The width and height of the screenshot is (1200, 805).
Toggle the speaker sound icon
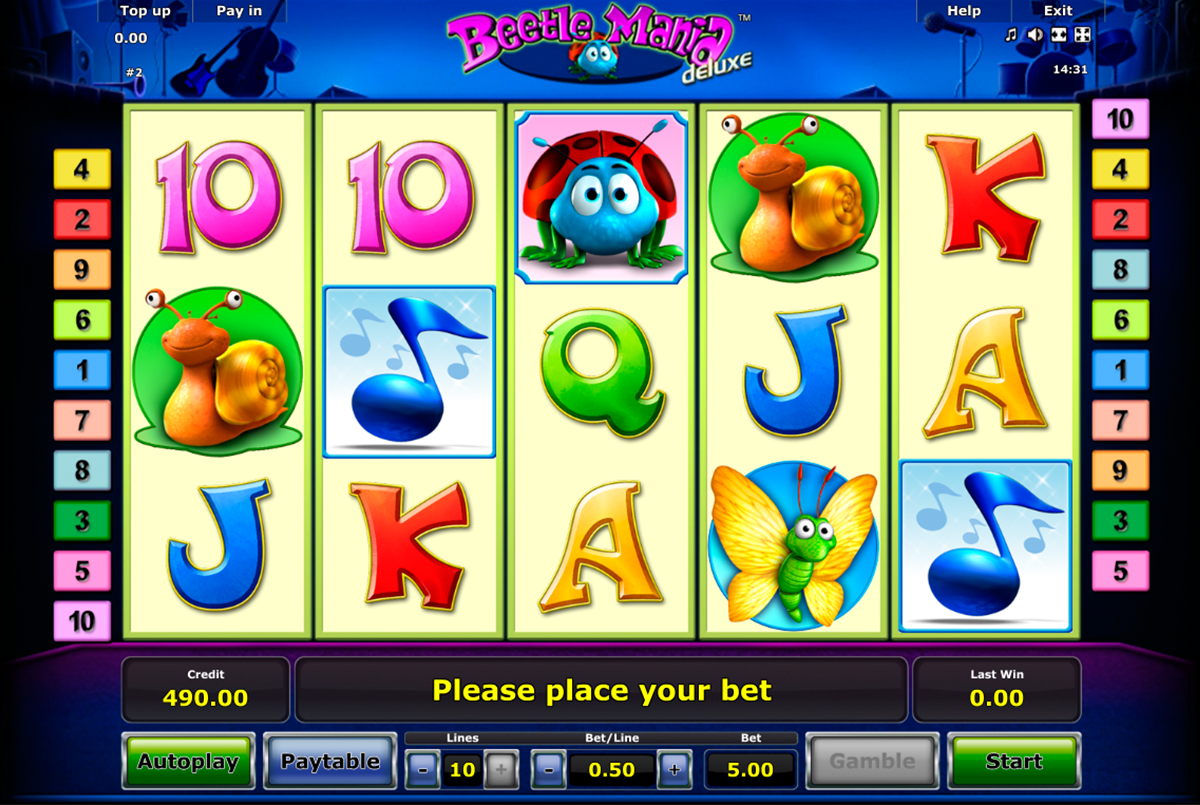click(x=1035, y=36)
